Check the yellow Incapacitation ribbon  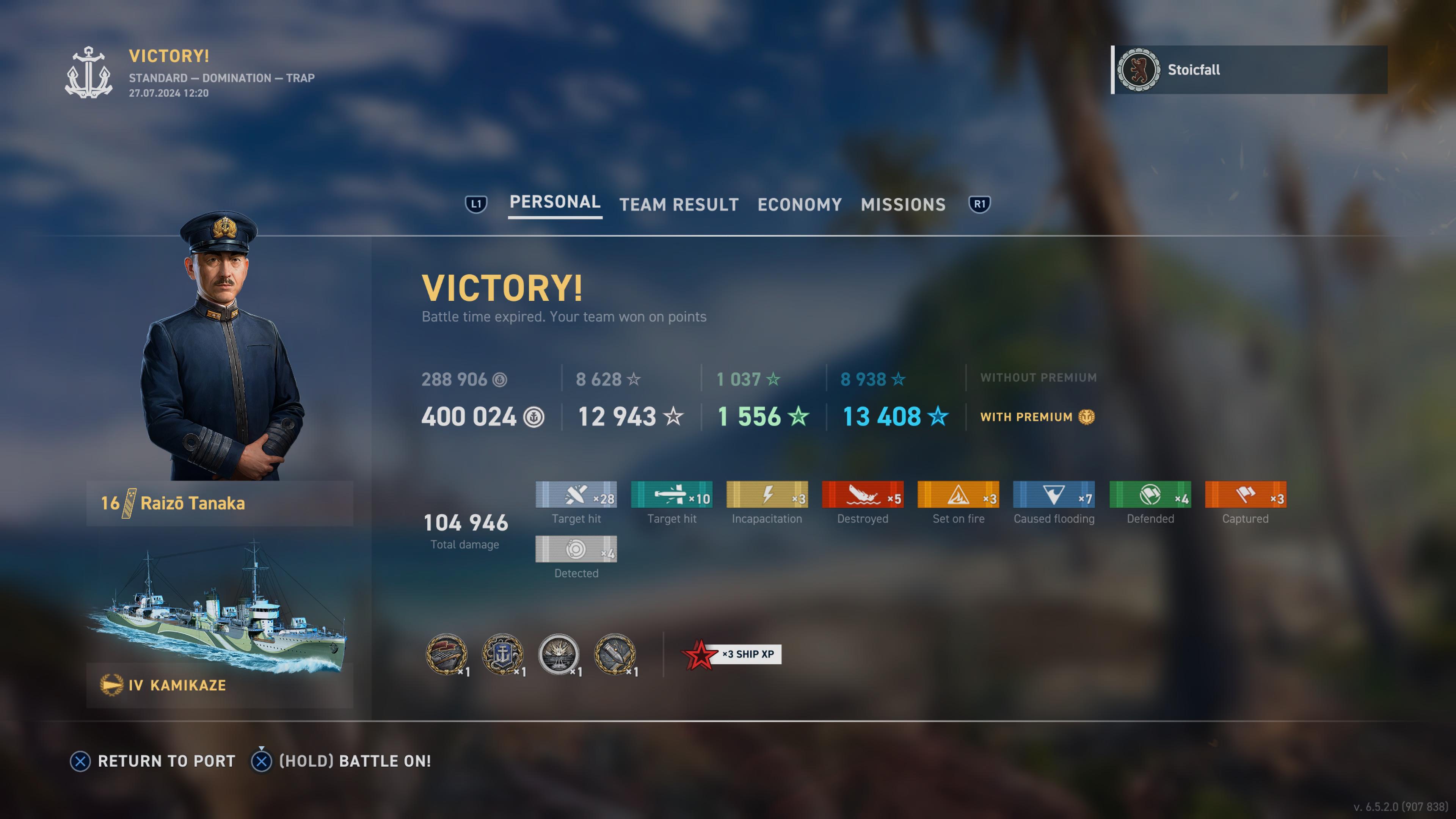[x=766, y=495]
